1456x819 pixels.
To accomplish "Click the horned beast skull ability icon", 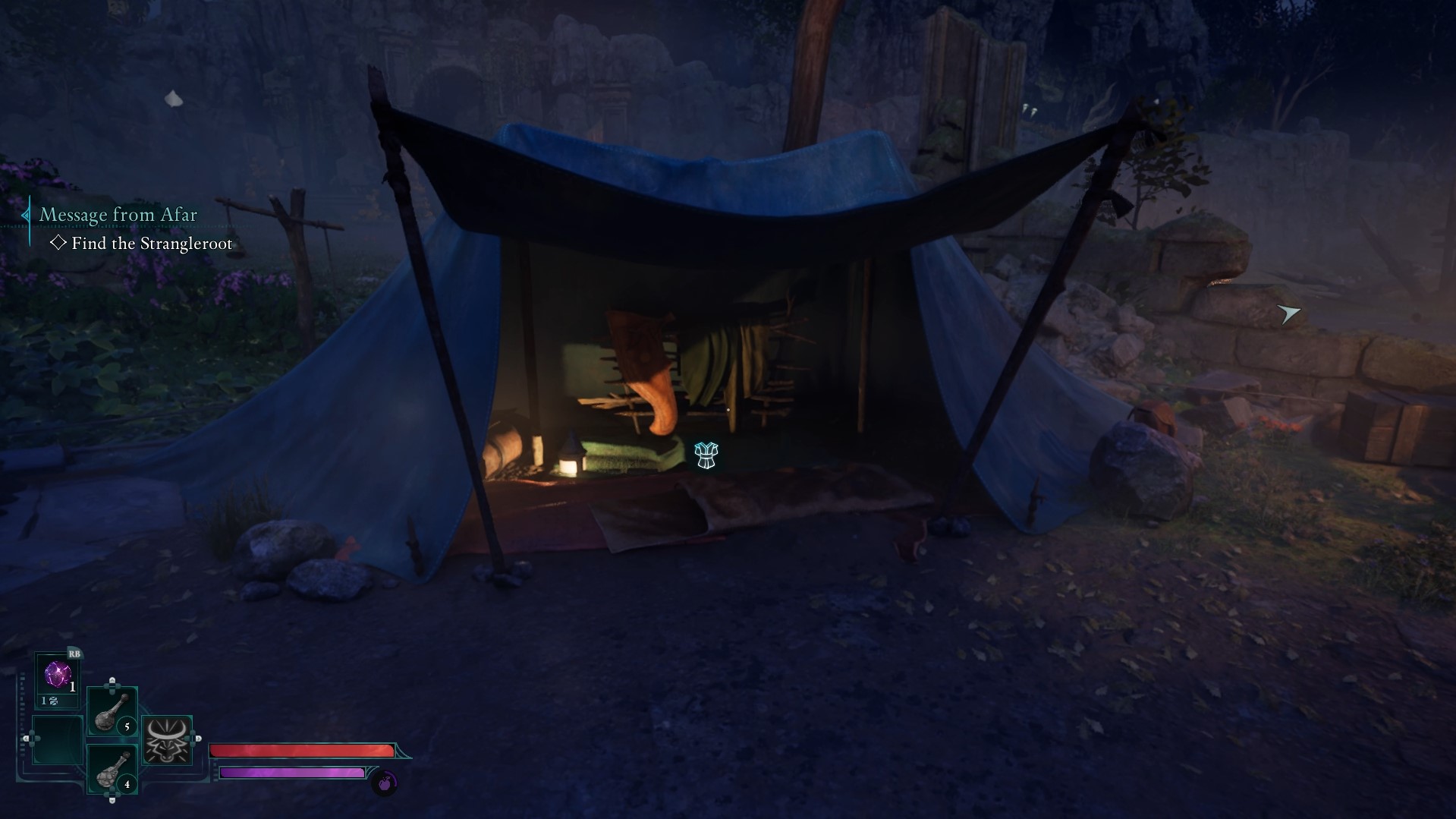I will coord(168,740).
